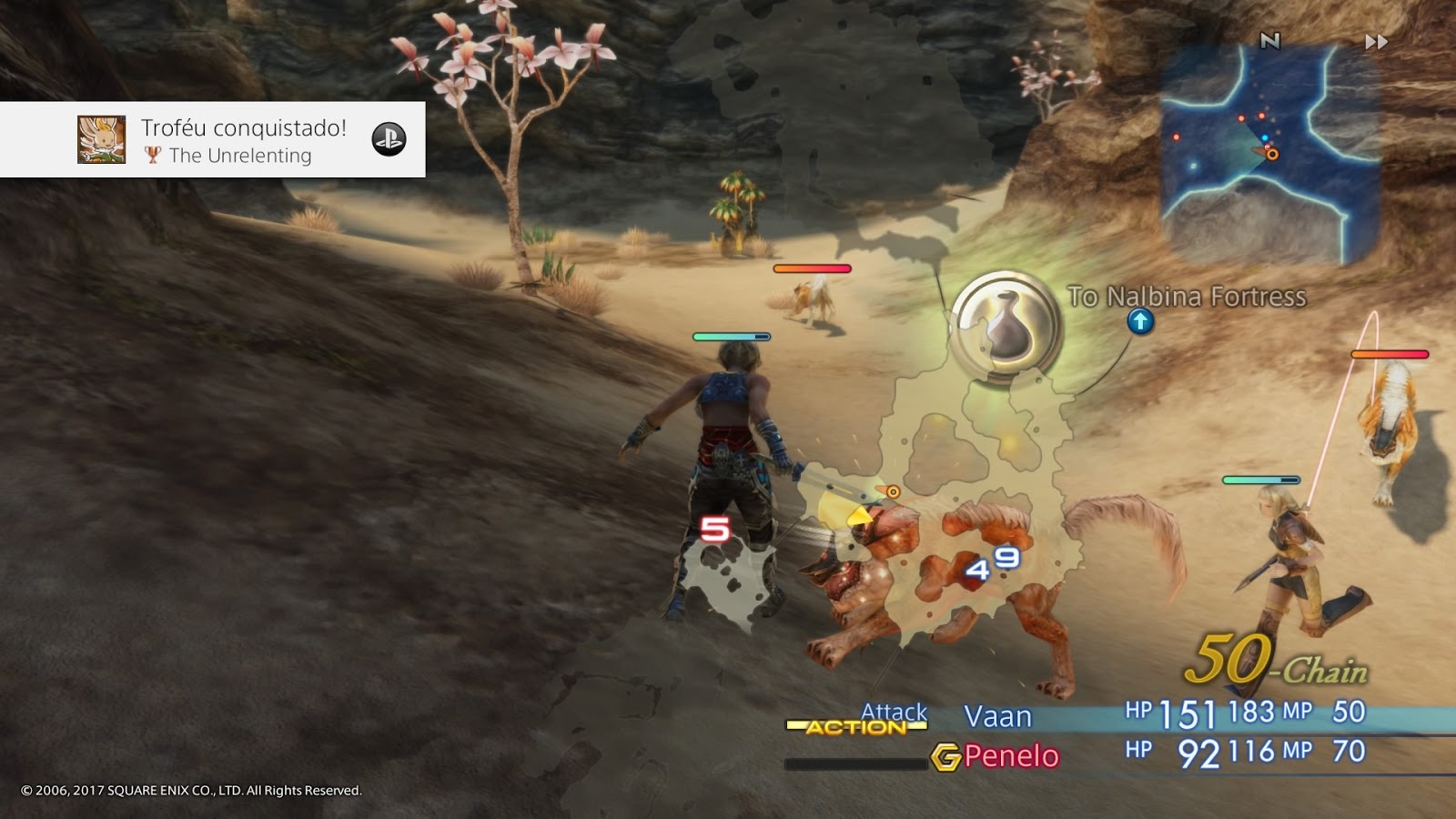Toggle the fast-forward speed arrows
The width and height of the screenshot is (1456, 819).
click(1376, 42)
